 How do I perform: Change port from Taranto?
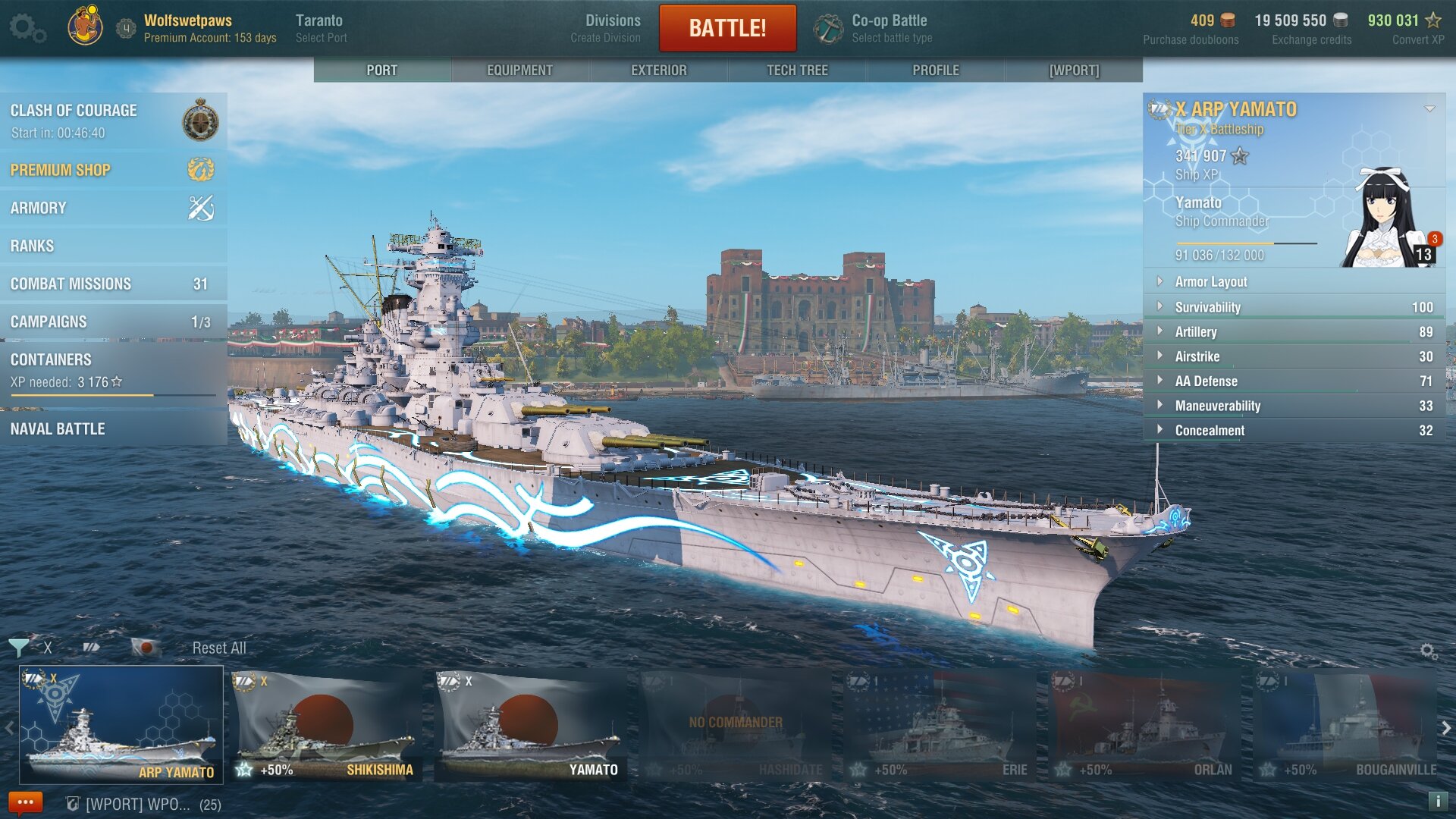pyautogui.click(x=320, y=28)
